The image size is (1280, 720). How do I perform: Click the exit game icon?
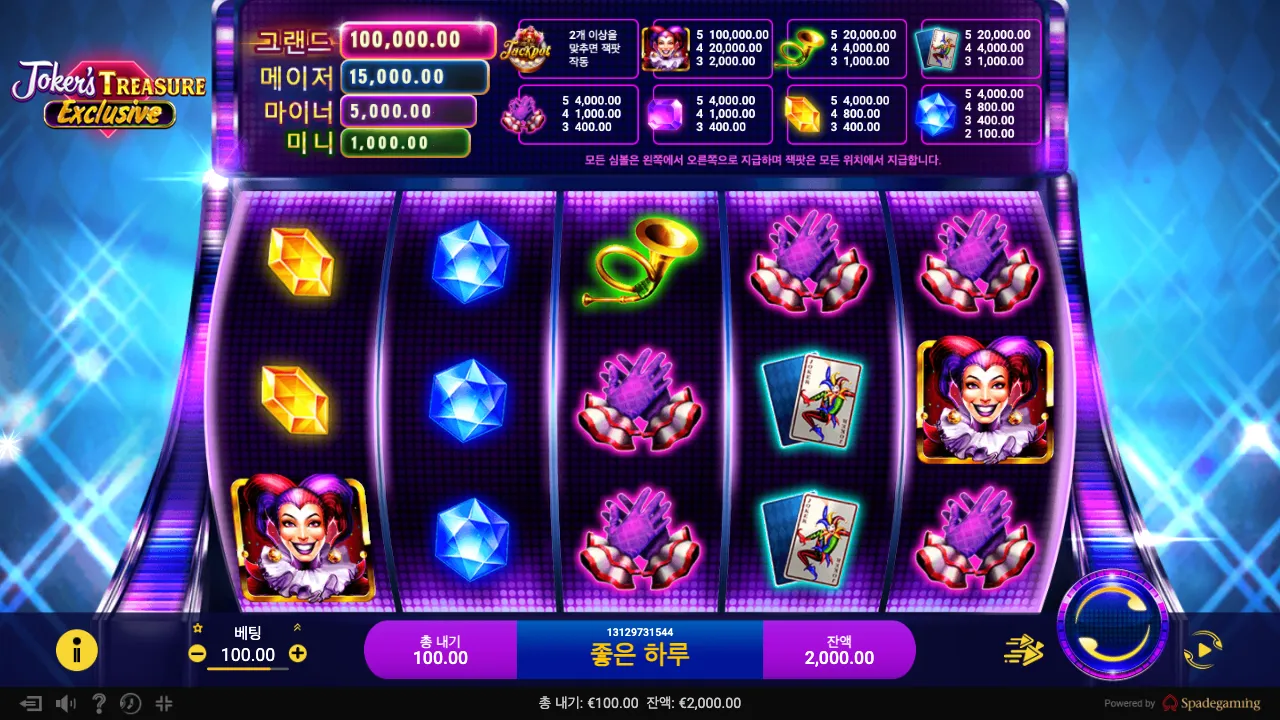(x=30, y=703)
